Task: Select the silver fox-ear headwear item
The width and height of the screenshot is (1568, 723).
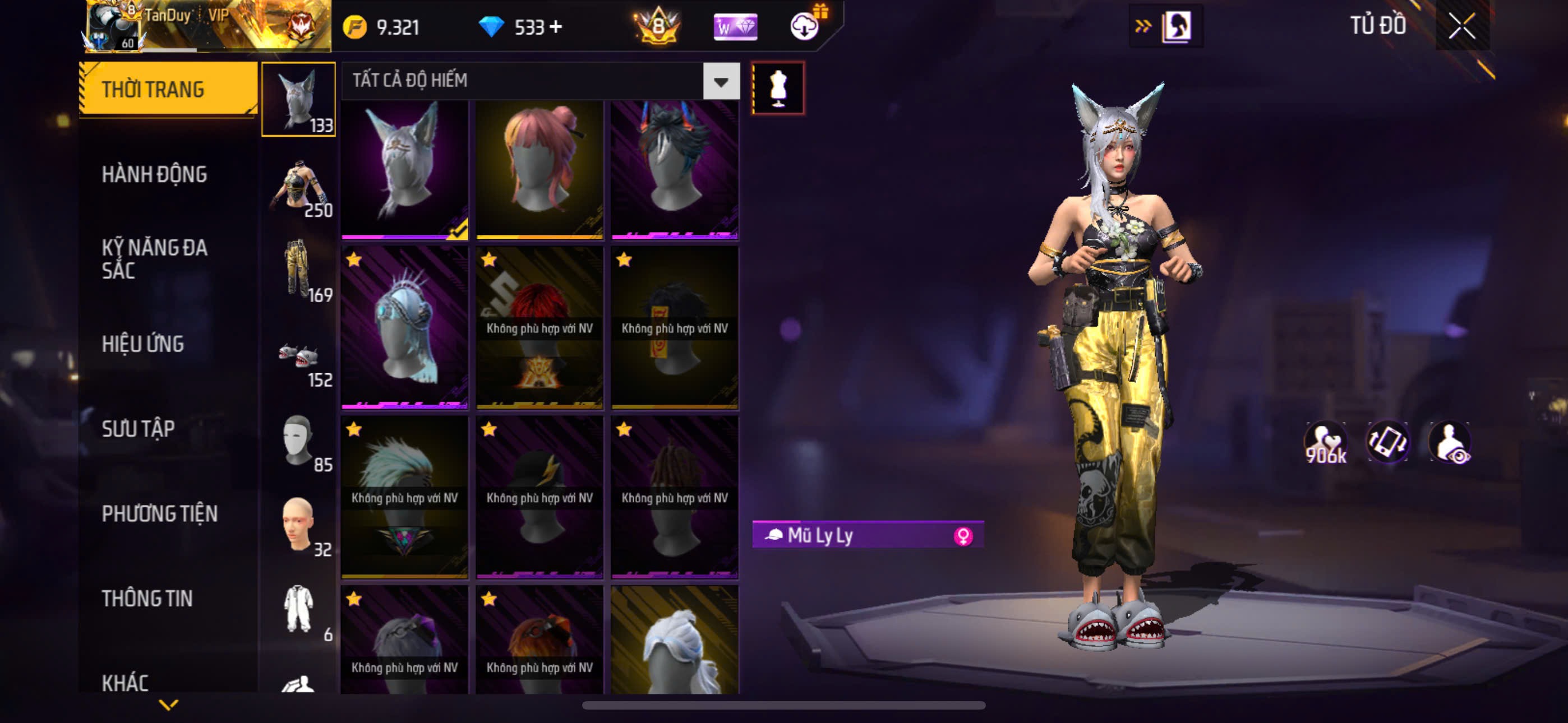Action: (x=404, y=169)
